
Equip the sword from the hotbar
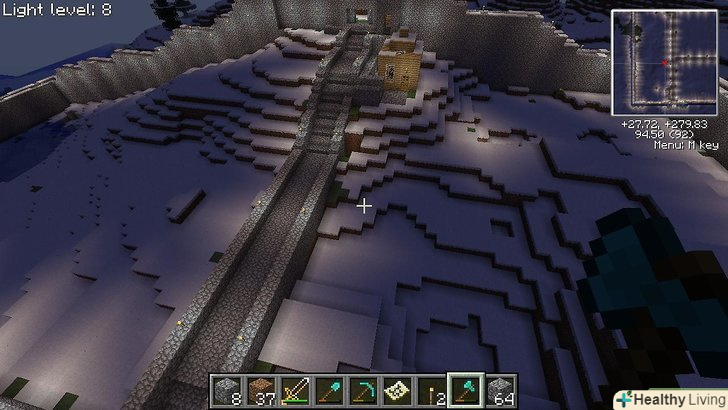295,390
